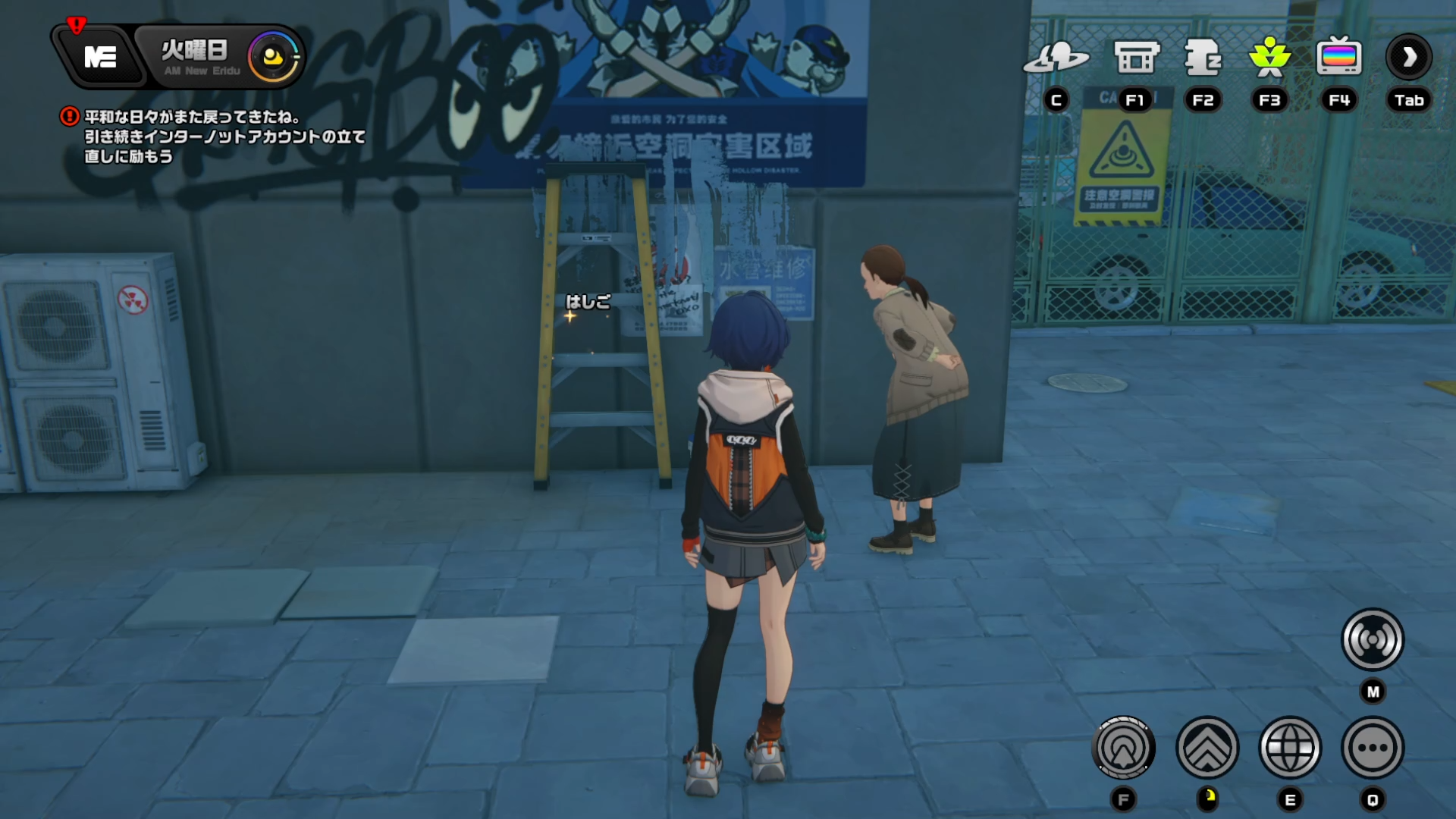1456x819 pixels.
Task: Expand the shortcut bar with the arrow button
Action: tap(1409, 58)
